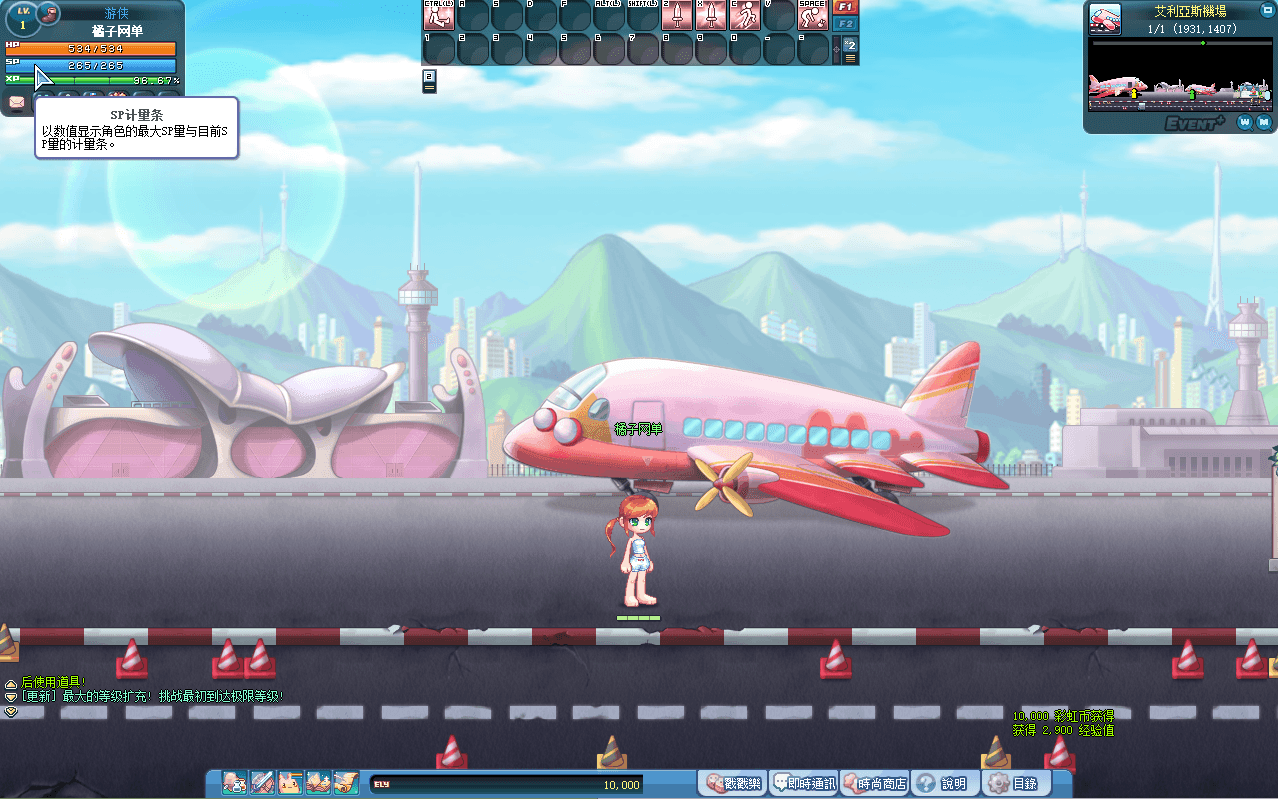Open the mail envelope icon

tap(17, 101)
